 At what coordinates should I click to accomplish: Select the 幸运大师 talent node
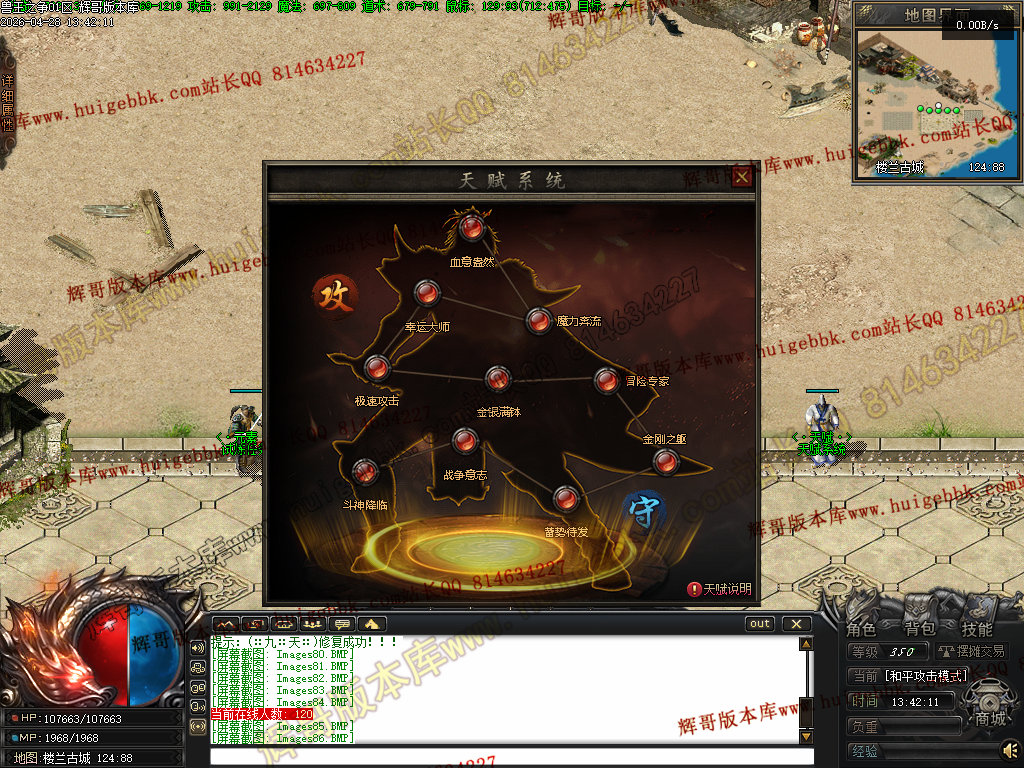[x=427, y=293]
